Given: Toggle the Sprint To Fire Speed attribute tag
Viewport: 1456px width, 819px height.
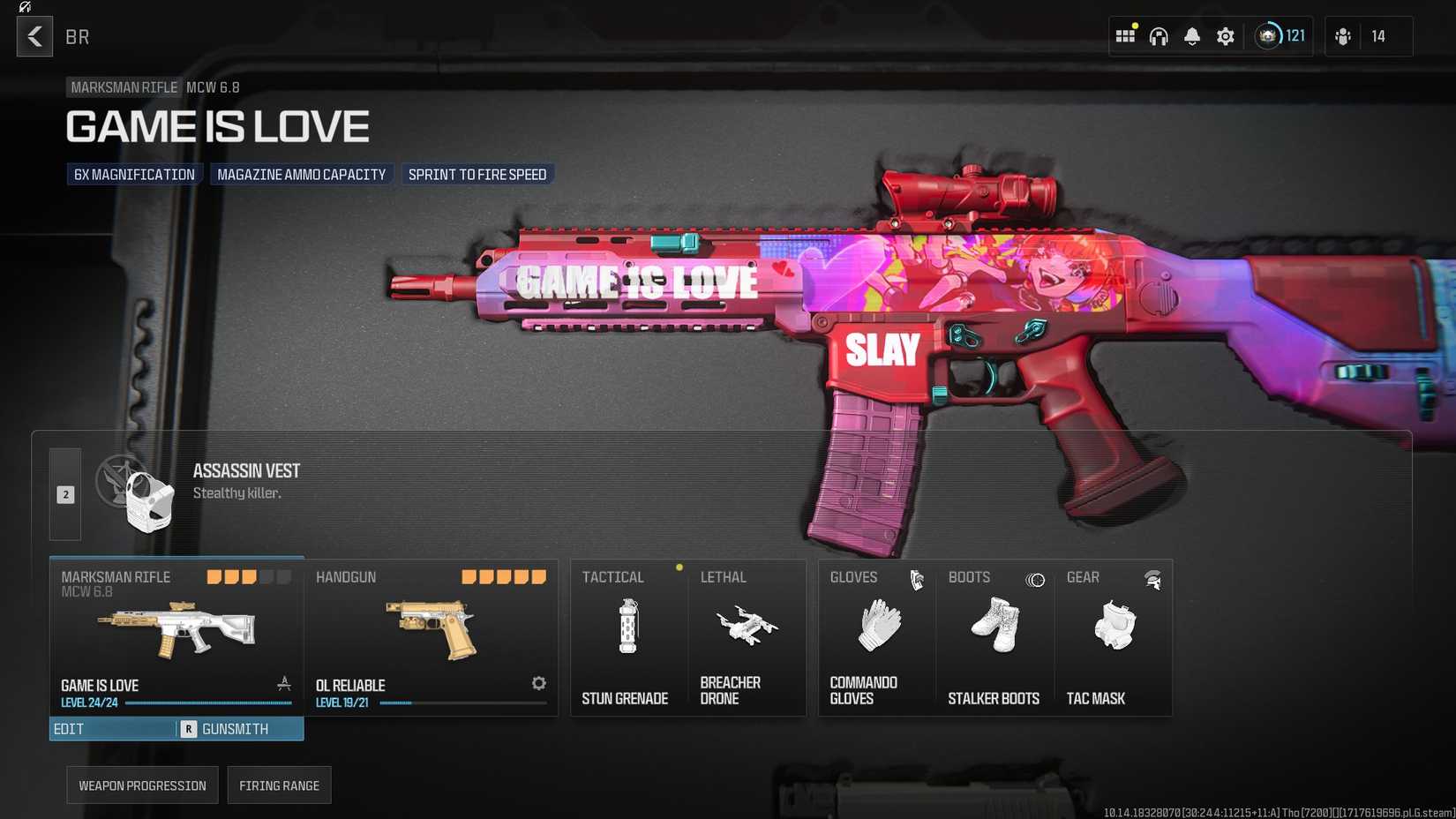Looking at the screenshot, I should [477, 174].
